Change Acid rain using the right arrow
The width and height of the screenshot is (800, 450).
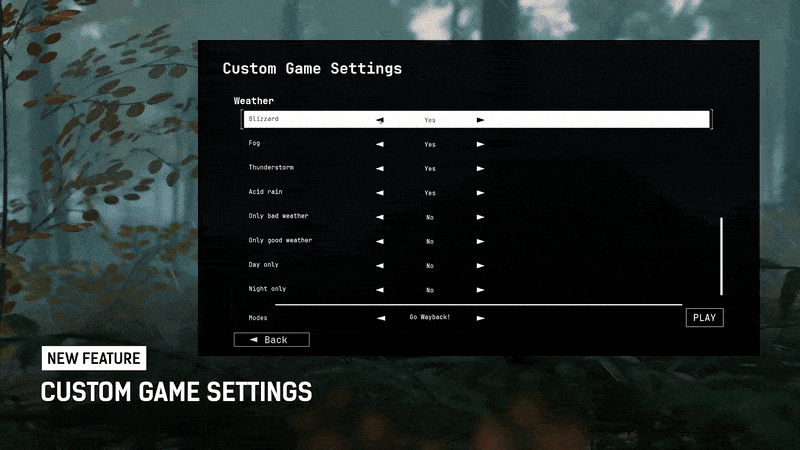(x=480, y=192)
